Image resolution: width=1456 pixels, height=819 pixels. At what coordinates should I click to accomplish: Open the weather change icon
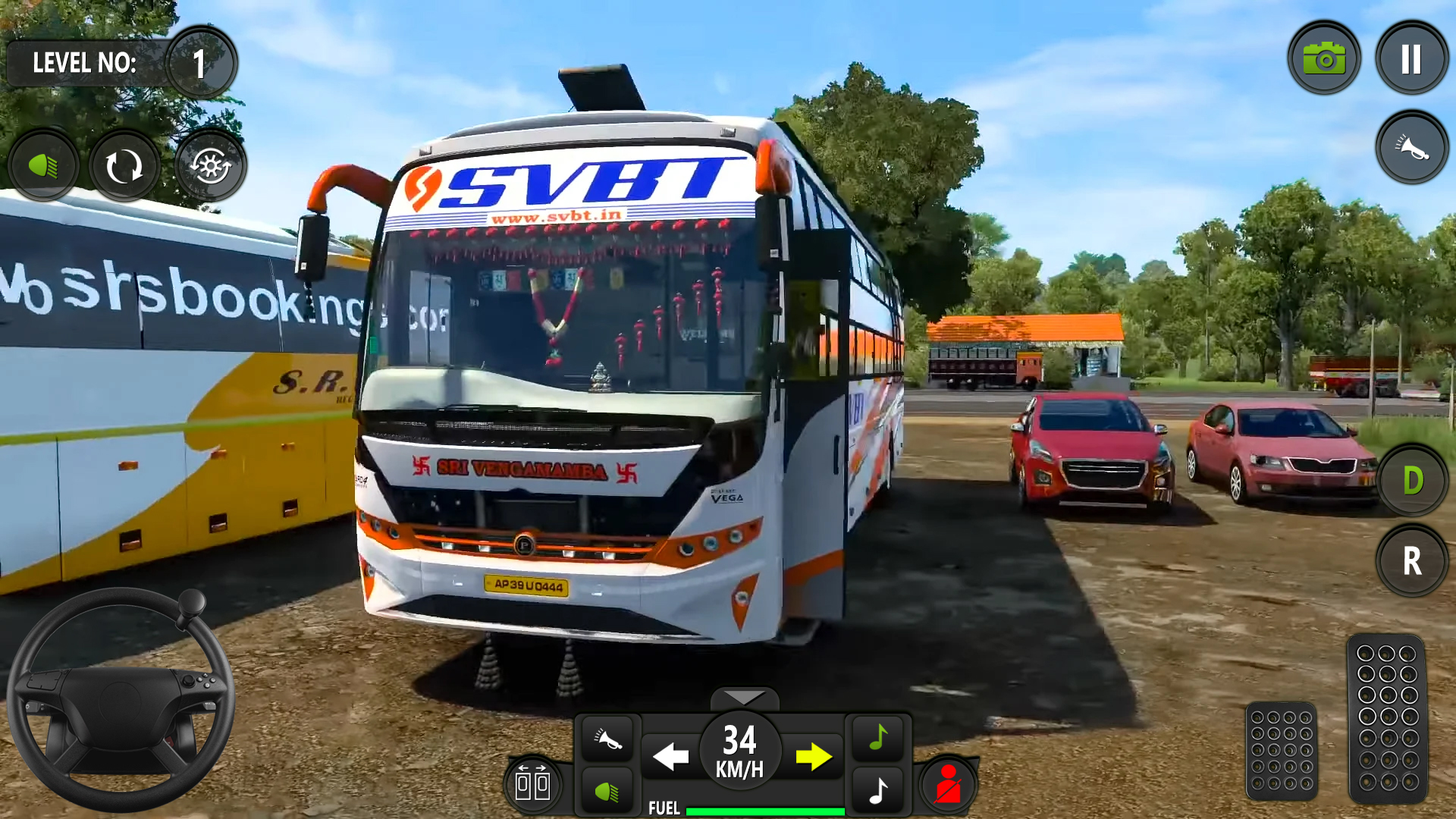211,165
